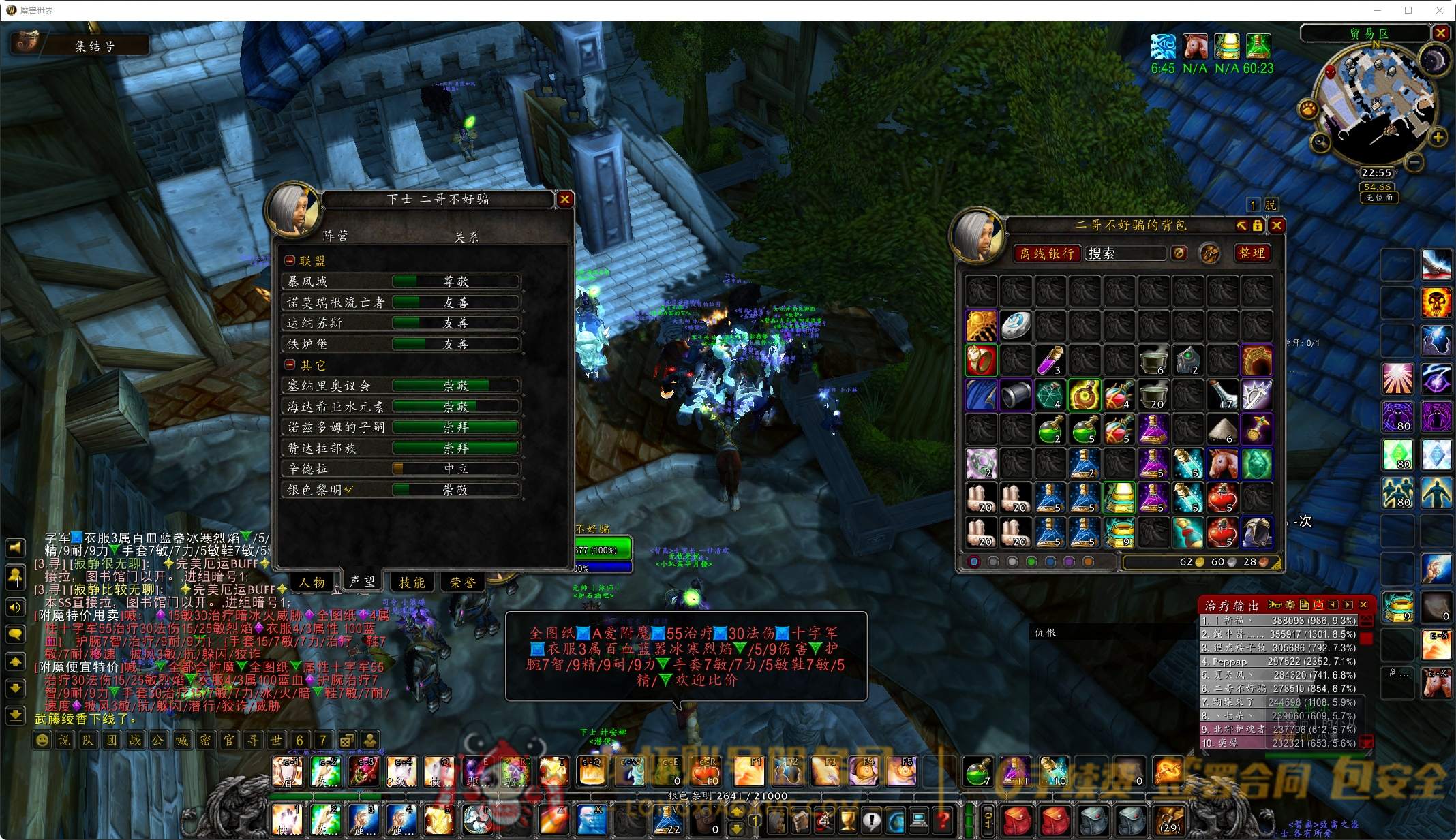1456x840 pixels.
Task: Open the 离线银行 offline bank
Action: click(1046, 253)
